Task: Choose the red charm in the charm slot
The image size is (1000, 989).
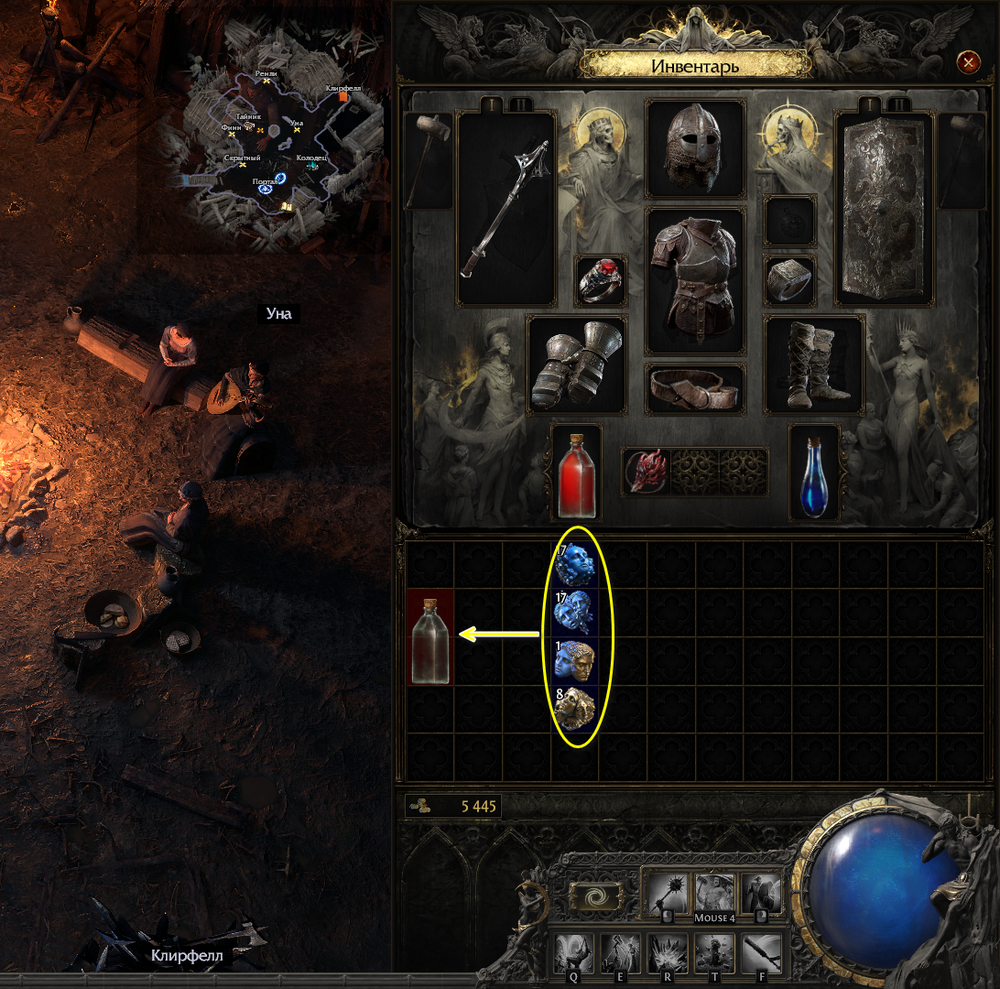Action: 647,471
